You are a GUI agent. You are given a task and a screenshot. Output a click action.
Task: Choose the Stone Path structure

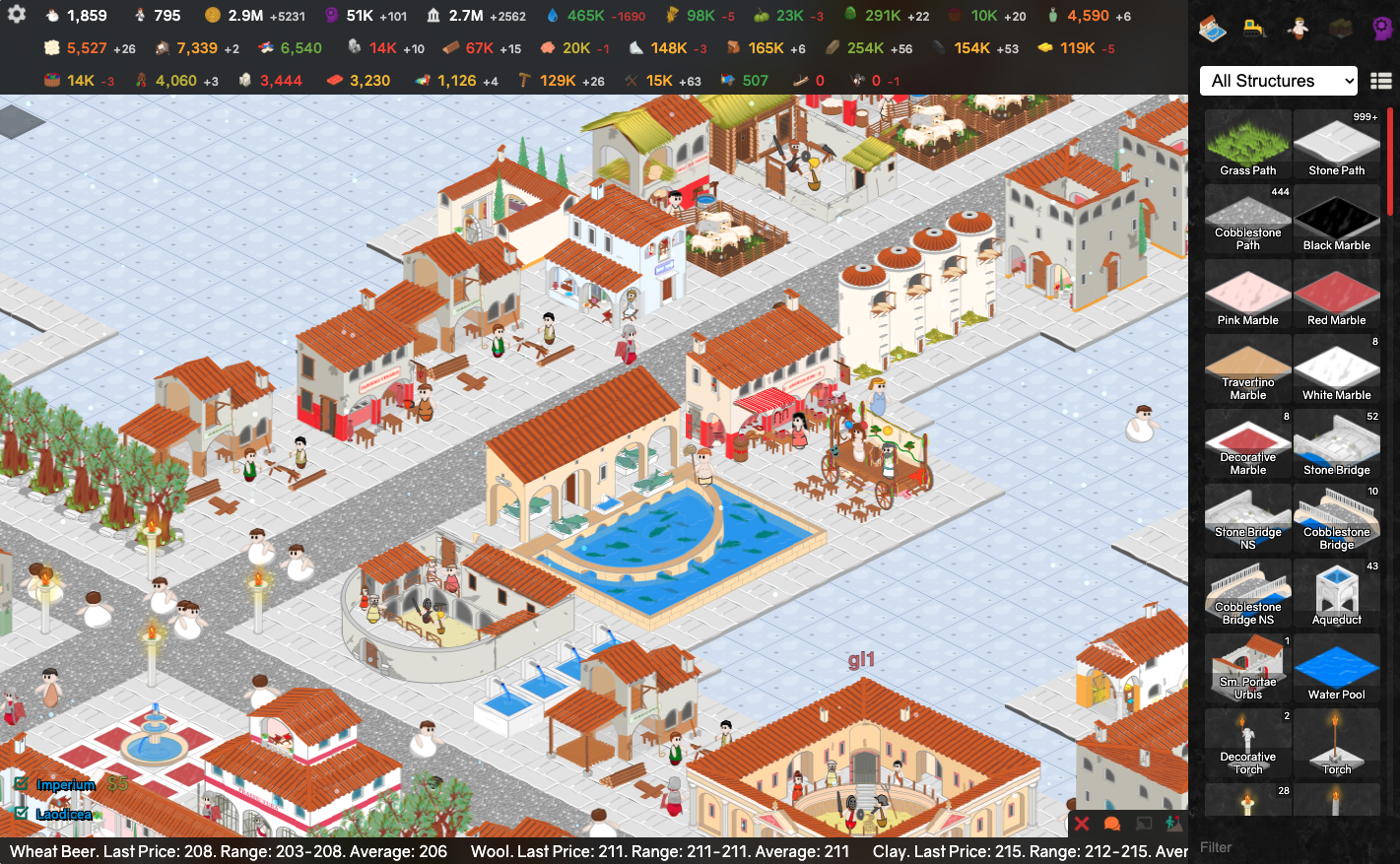pos(1336,144)
